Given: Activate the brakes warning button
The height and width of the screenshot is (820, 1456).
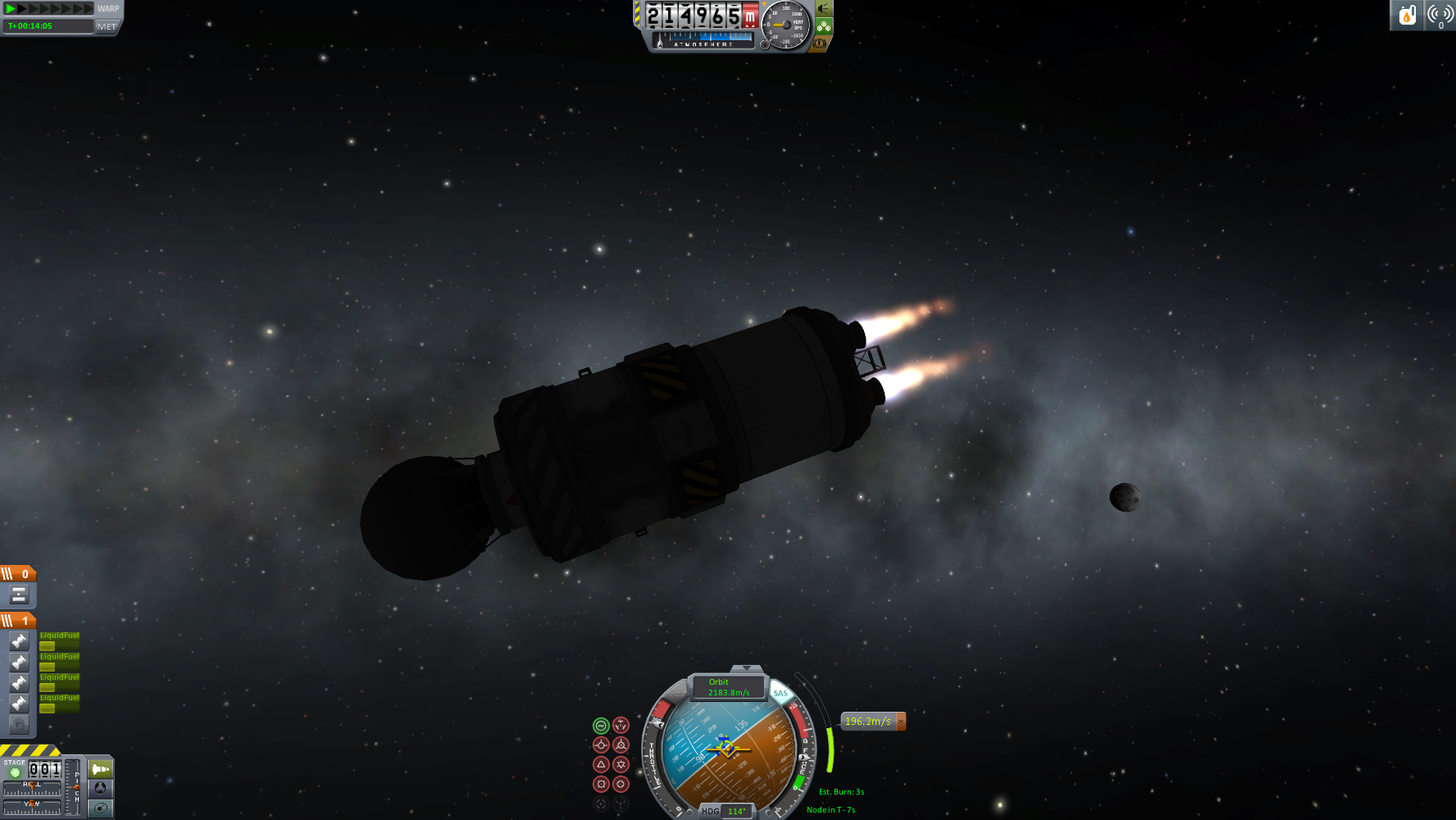Looking at the screenshot, I should (819, 43).
